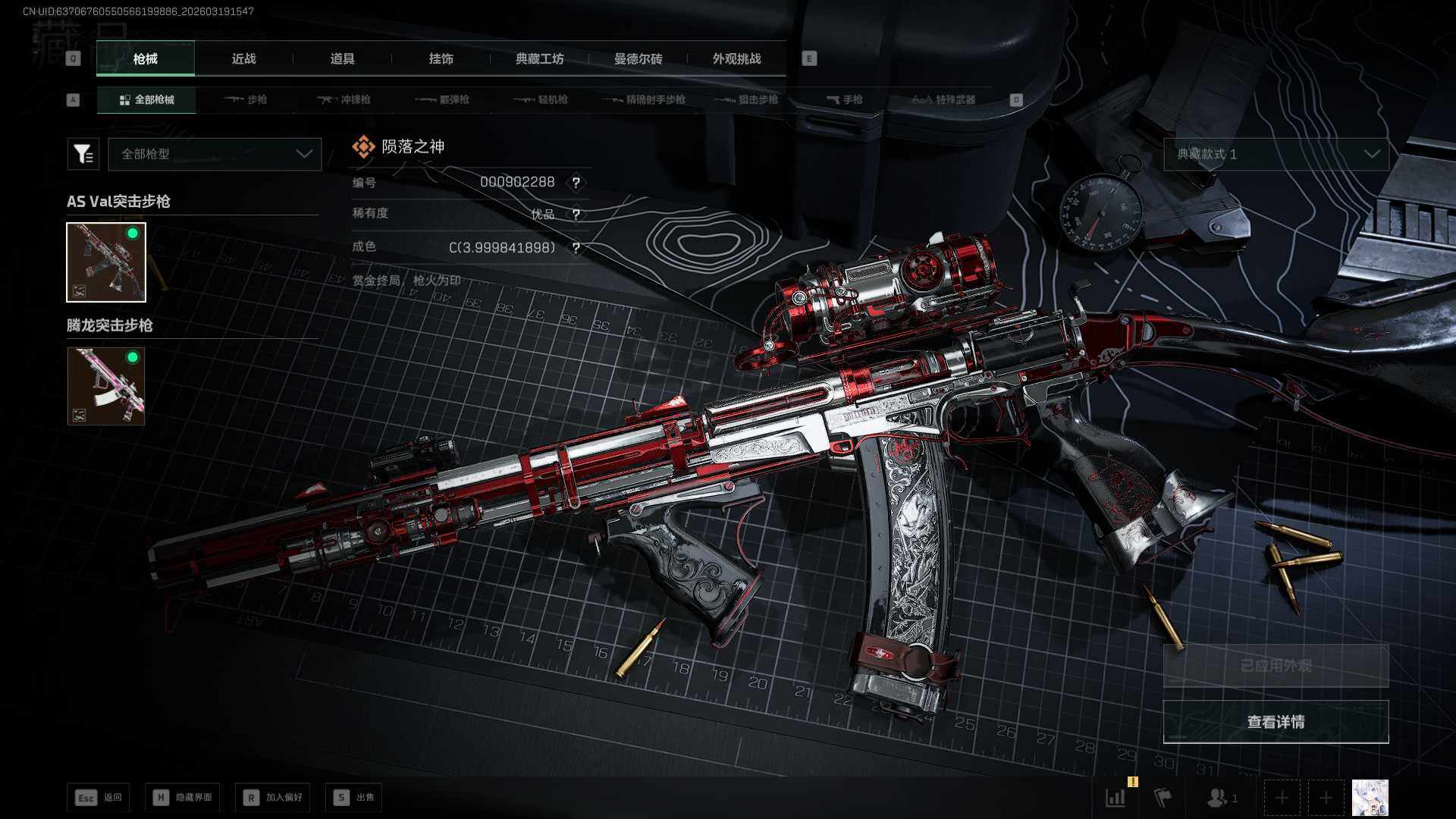
Task: Open the 曼德尔砖 tab
Action: point(638,59)
